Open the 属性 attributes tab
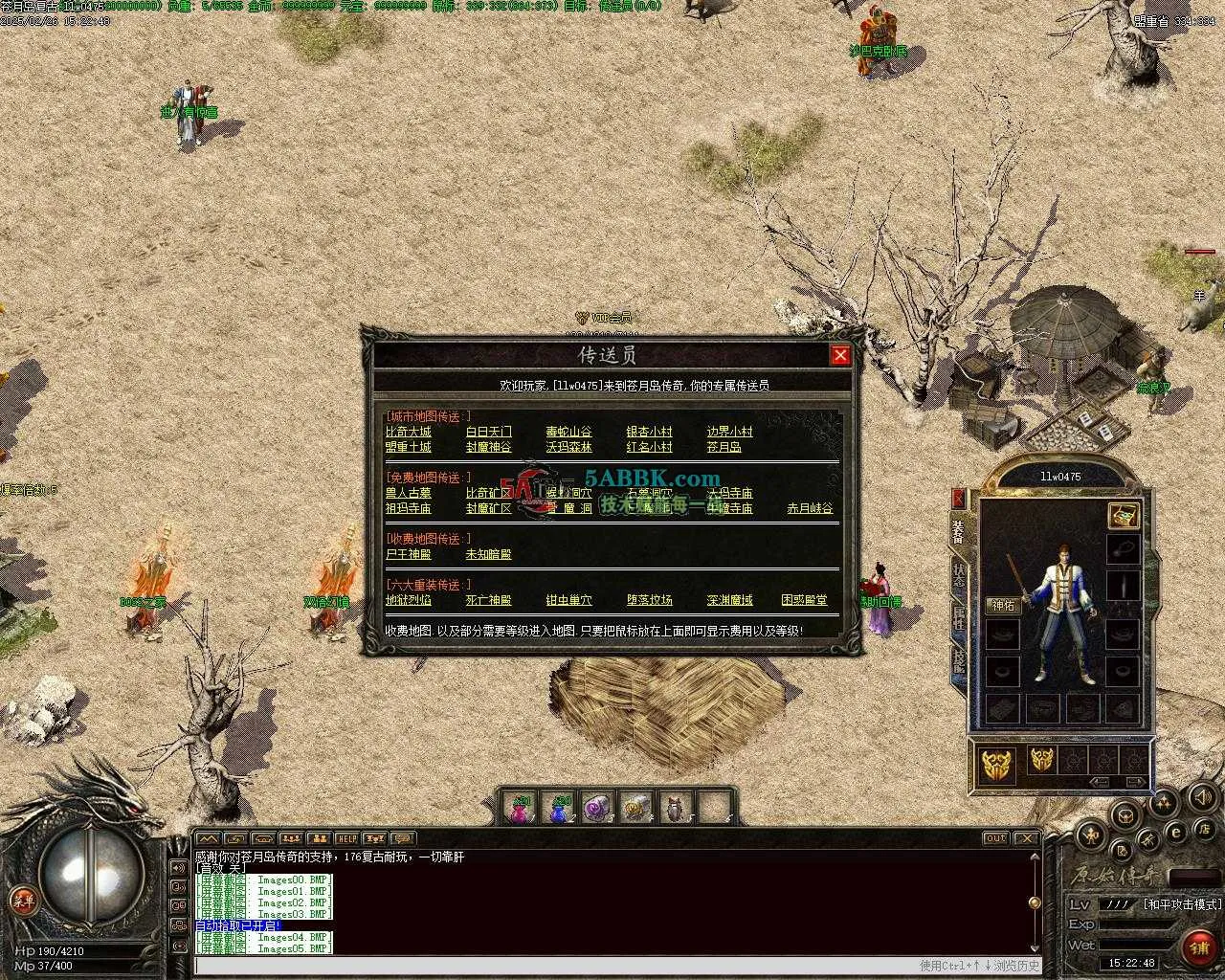 click(959, 618)
